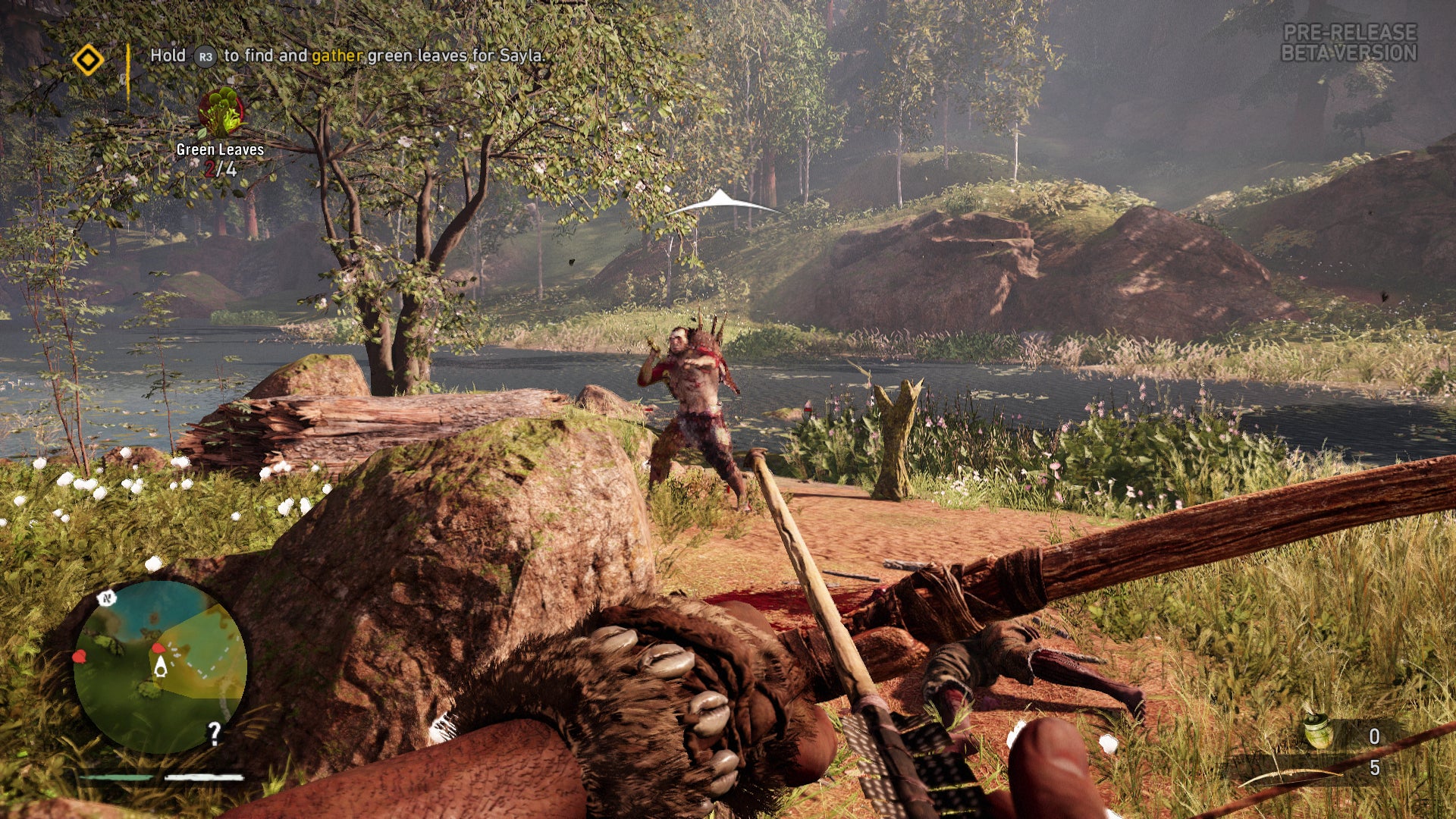Image resolution: width=1456 pixels, height=819 pixels.
Task: Click the green health bar segment
Action: coord(115,777)
